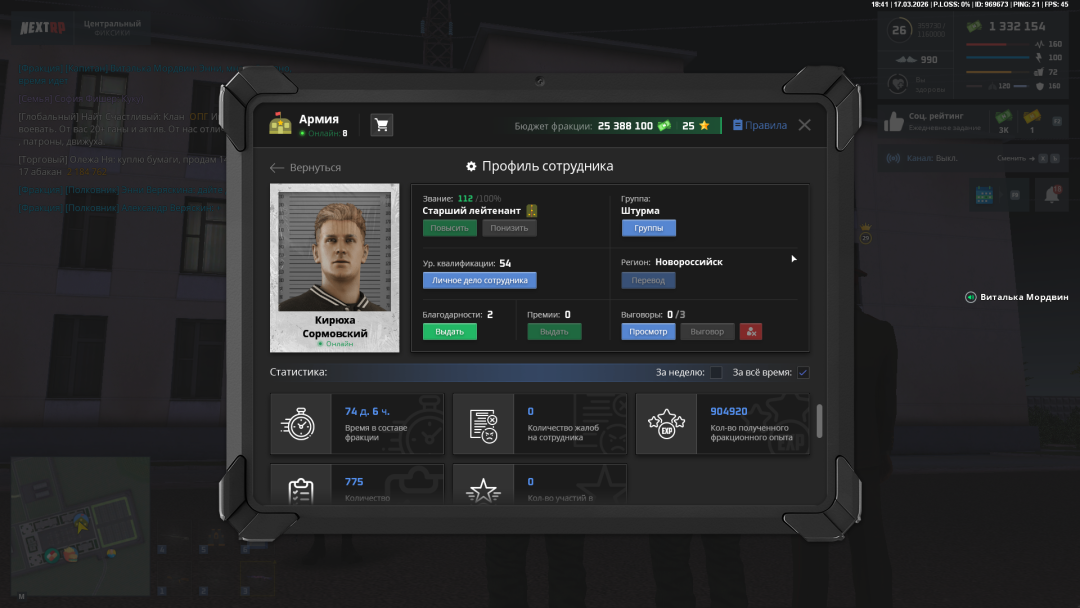Image resolution: width=1080 pixels, height=608 pixels.
Task: Issue a commendation under Благодарности
Action: (449, 331)
